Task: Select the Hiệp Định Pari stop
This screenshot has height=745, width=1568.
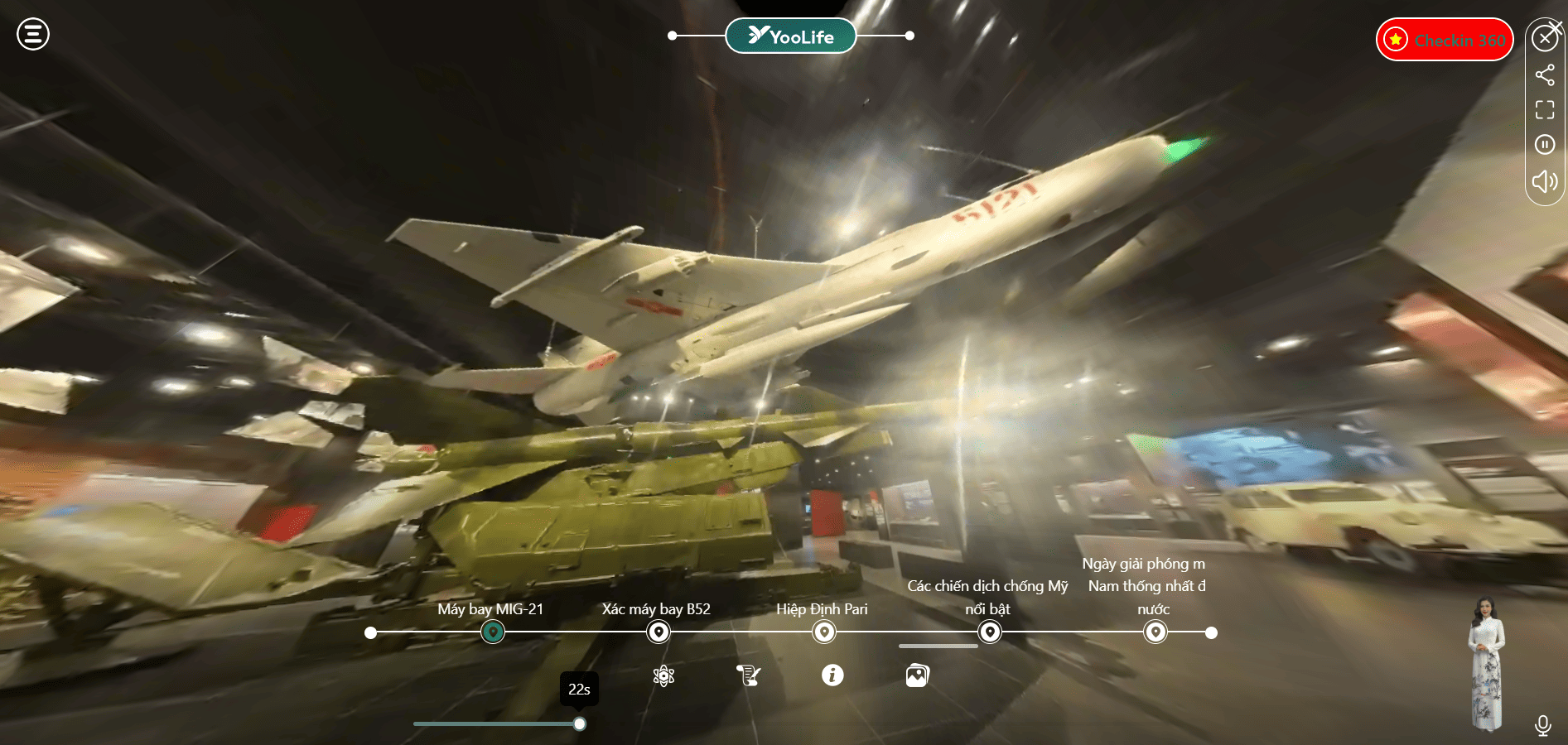Action: [824, 632]
